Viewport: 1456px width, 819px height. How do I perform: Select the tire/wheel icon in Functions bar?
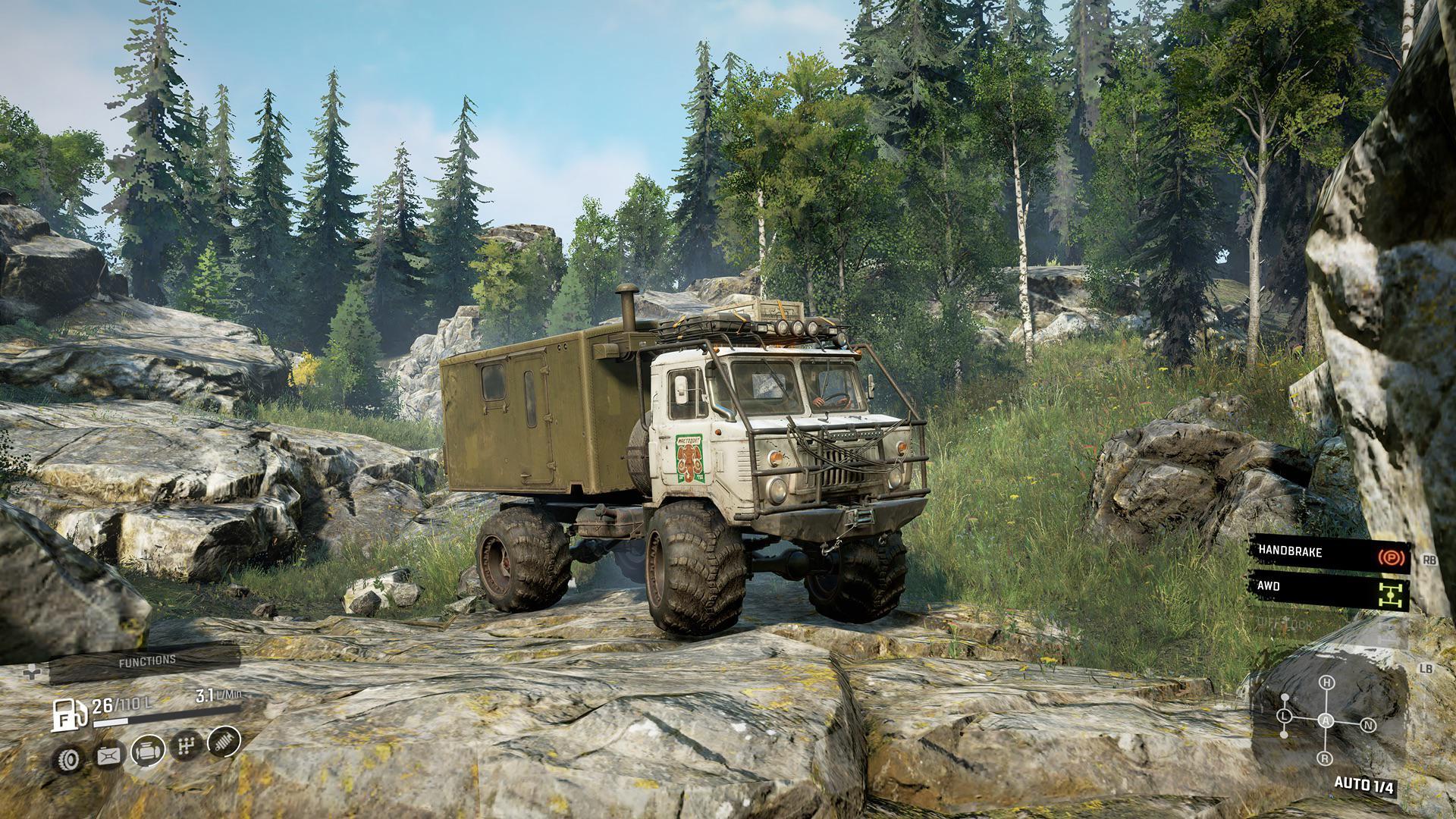tap(67, 757)
